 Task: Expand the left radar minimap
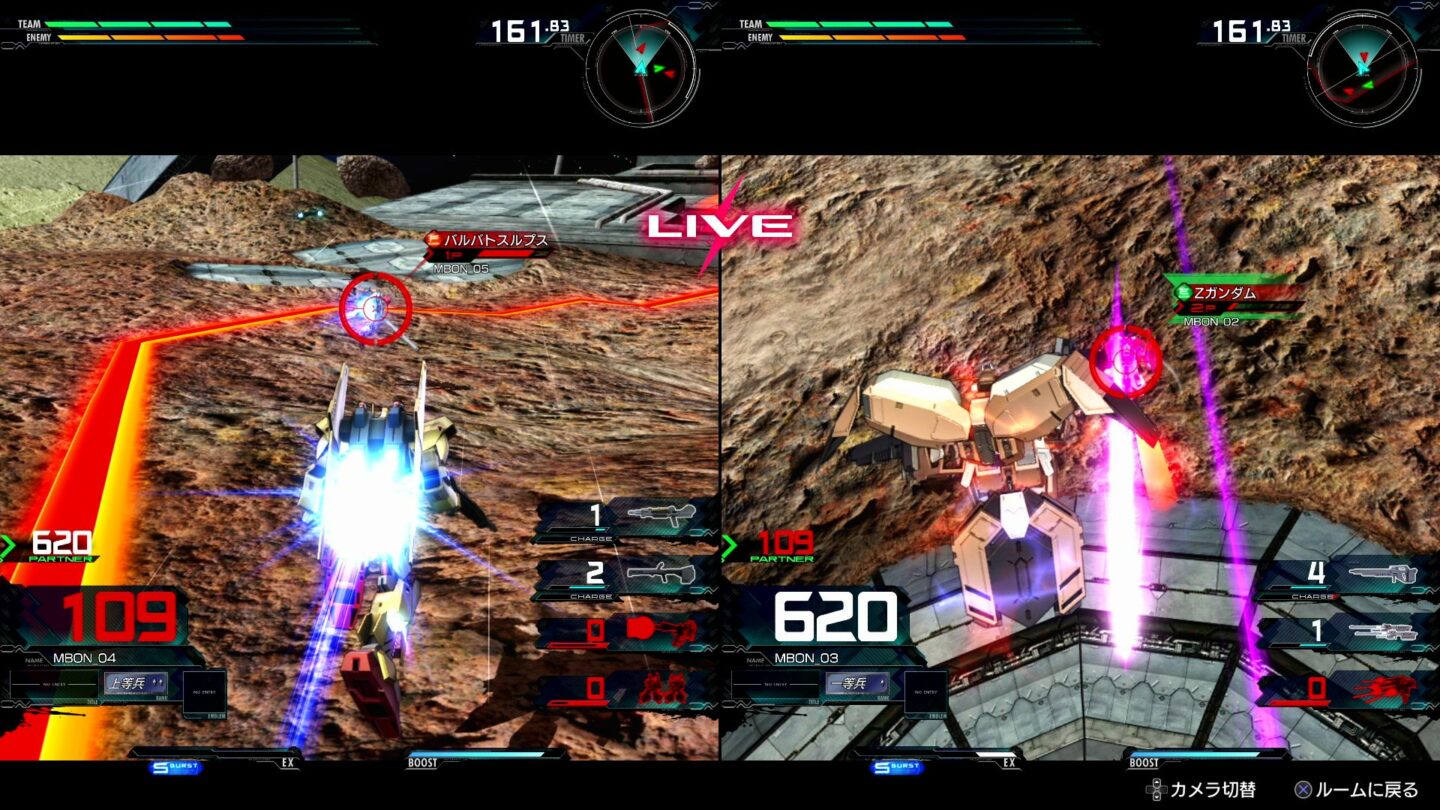645,65
